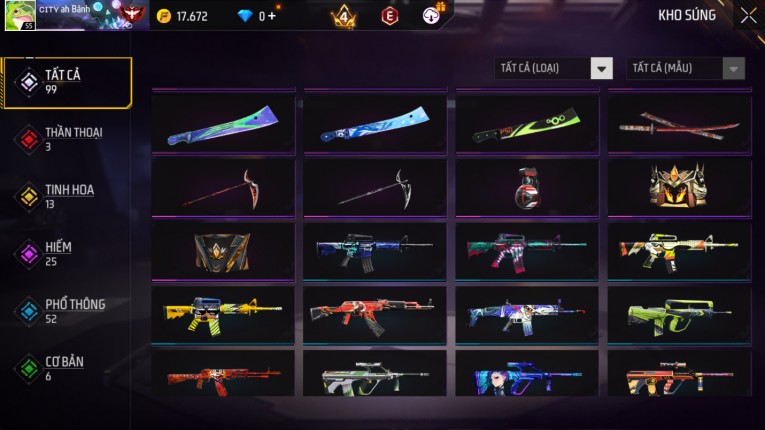The width and height of the screenshot is (765, 430).
Task: Open the gift box reward icon
Action: 432,15
